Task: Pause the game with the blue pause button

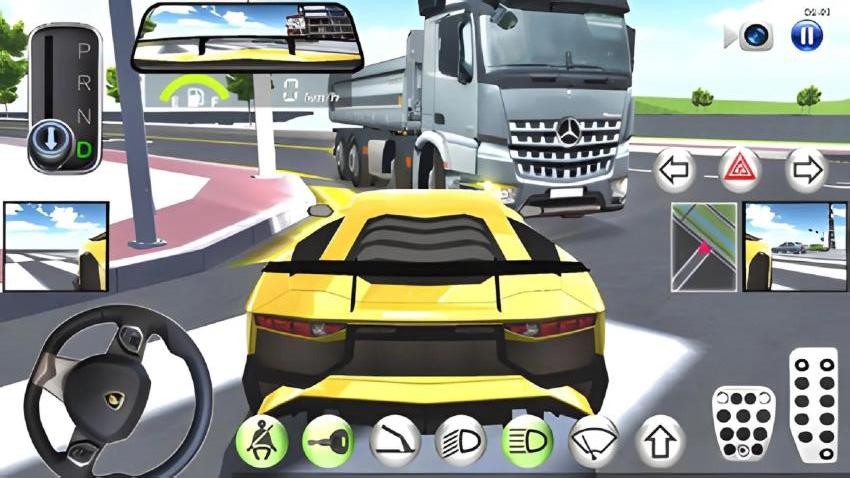Action: pyautogui.click(x=806, y=36)
